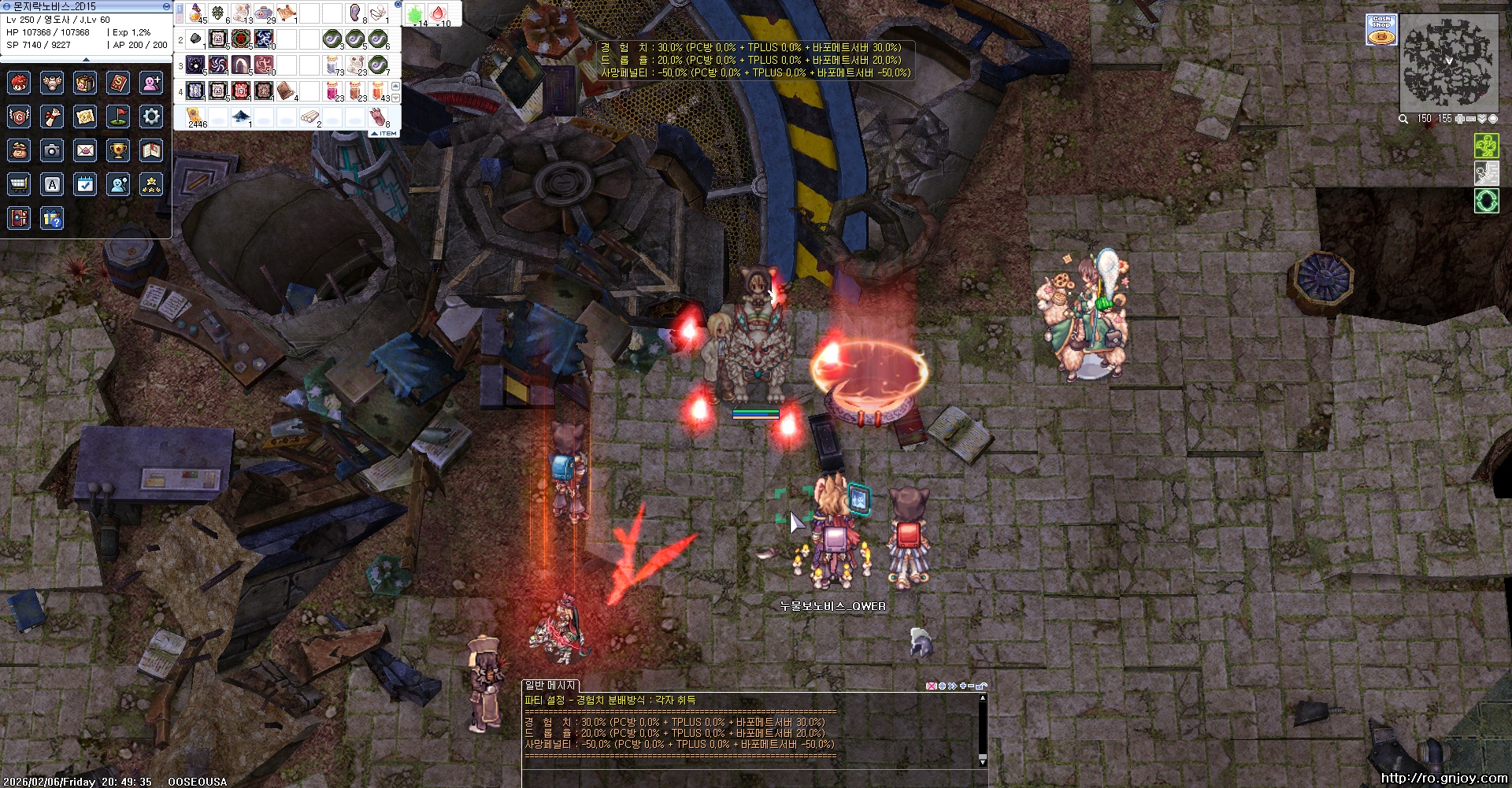Zoom out the minimap with minus button
This screenshot has width=1512, height=788.
coord(1470,119)
